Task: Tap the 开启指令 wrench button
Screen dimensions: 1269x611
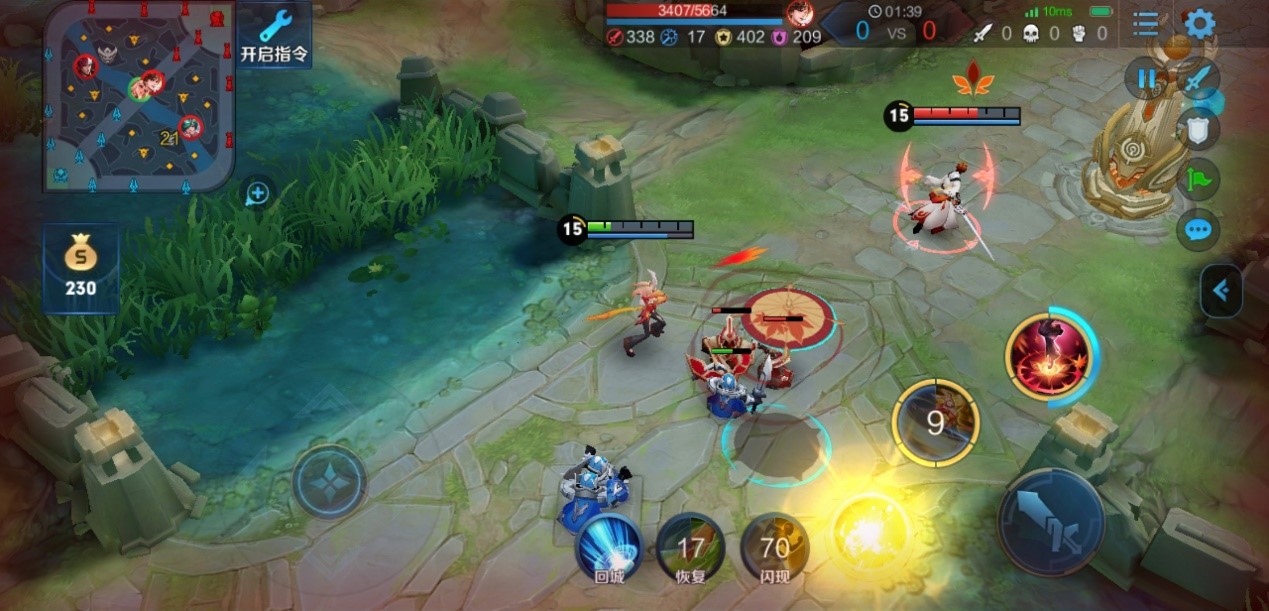Action: [273, 35]
